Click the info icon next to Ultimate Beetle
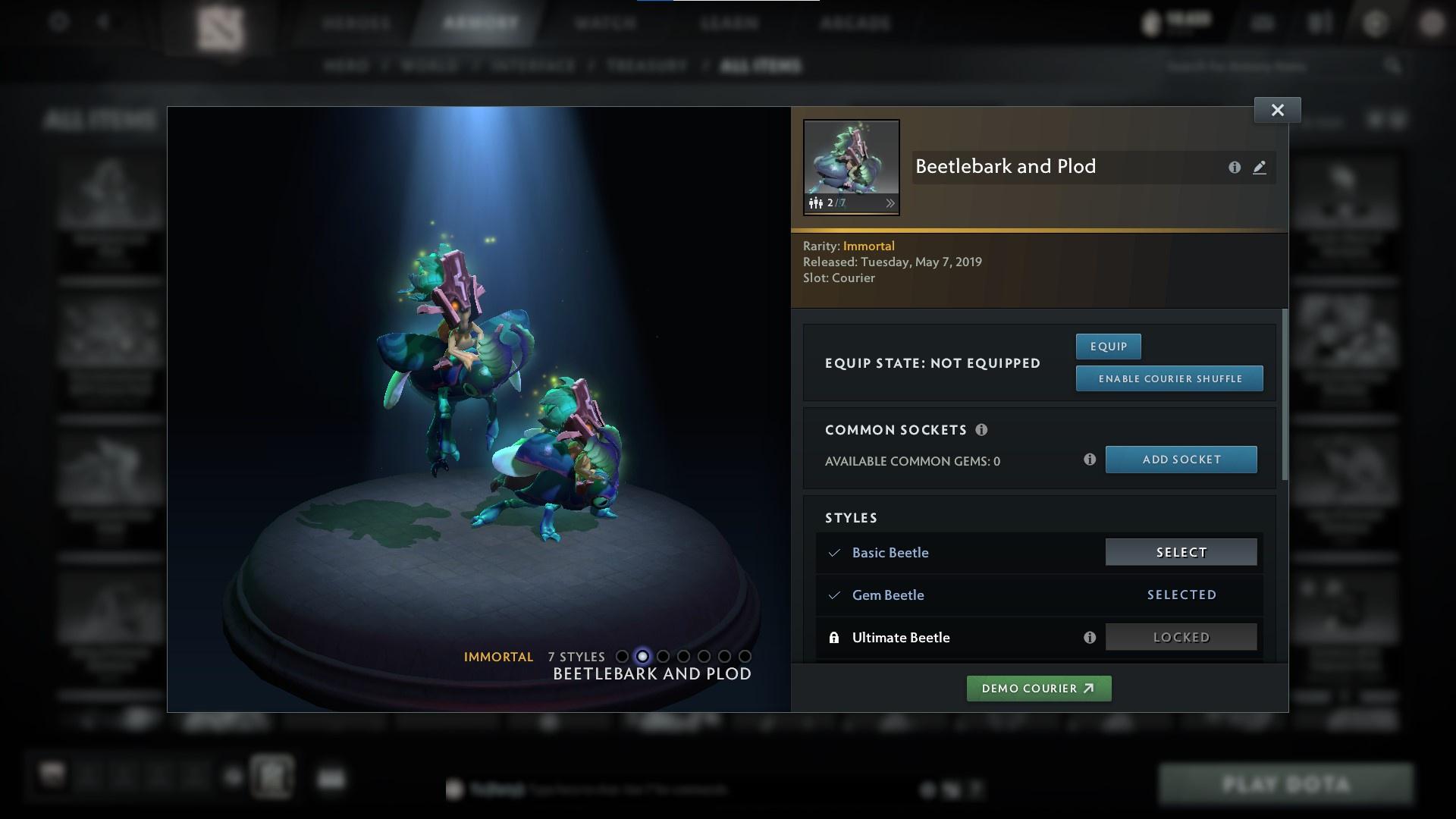 pyautogui.click(x=1090, y=637)
